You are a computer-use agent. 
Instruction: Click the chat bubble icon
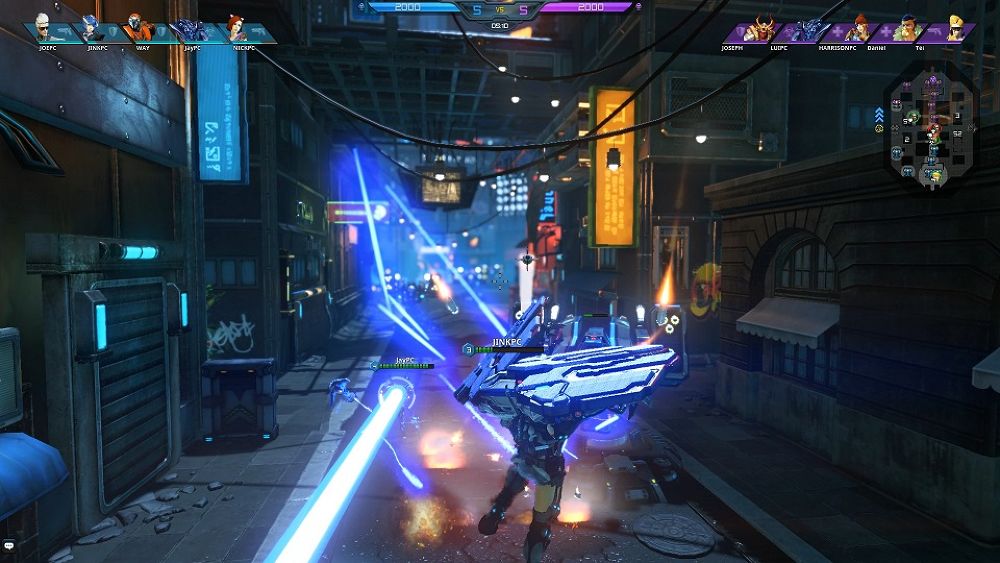(9, 546)
